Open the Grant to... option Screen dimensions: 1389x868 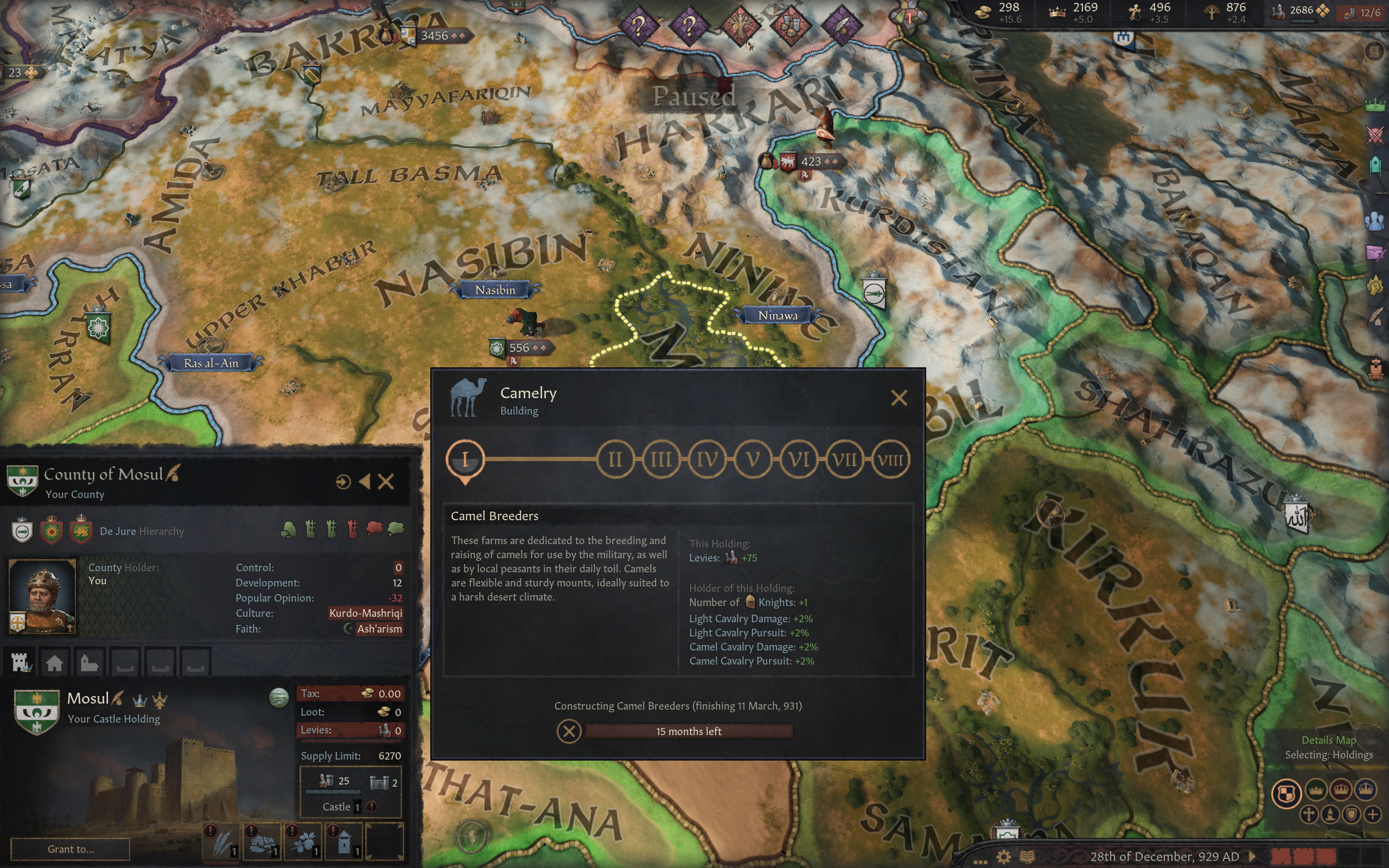point(71,849)
